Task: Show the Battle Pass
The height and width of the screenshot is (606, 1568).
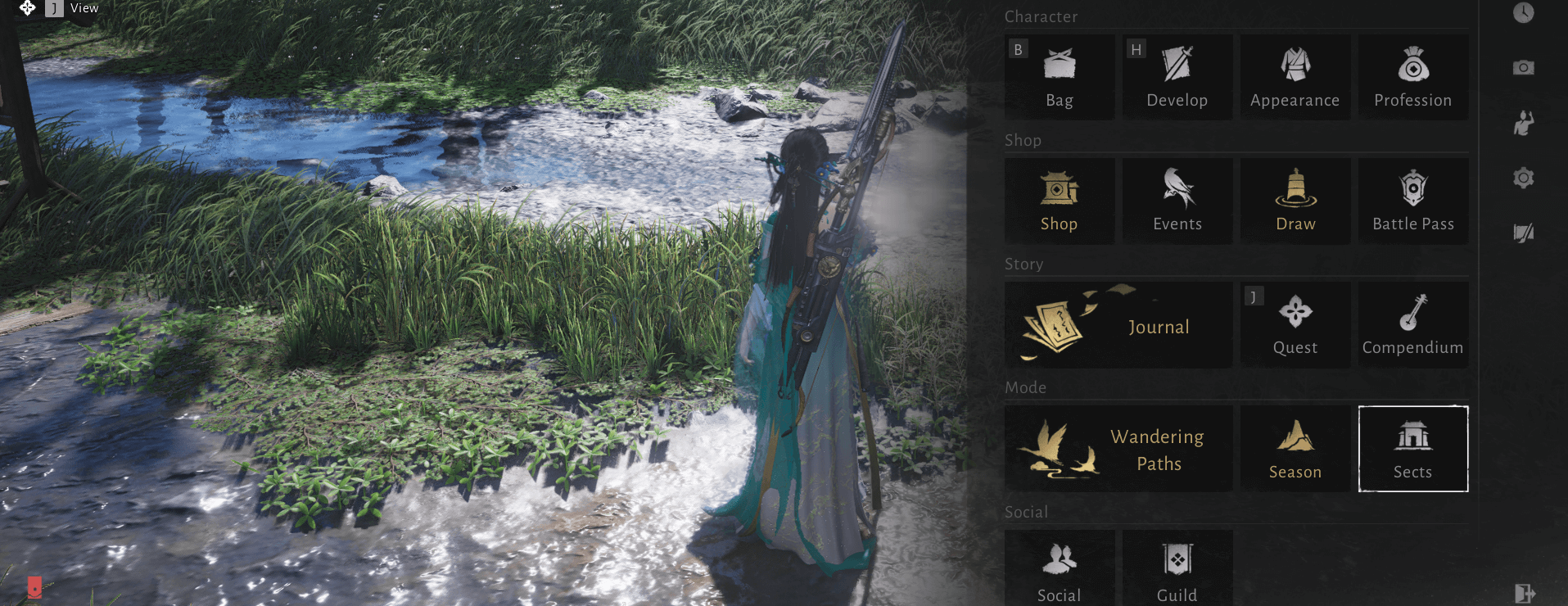Action: pyautogui.click(x=1412, y=201)
